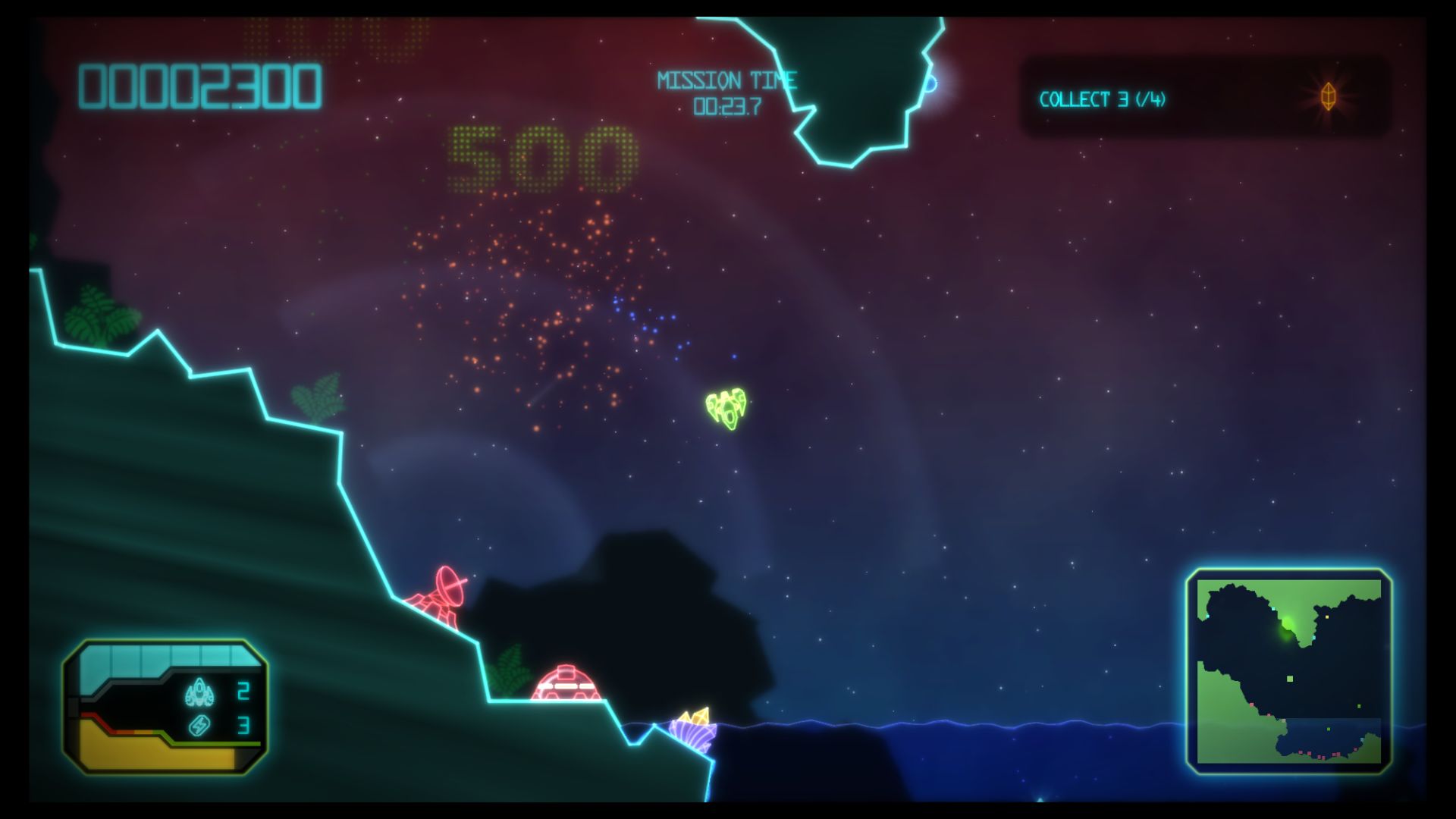Select the mission timer reading 00:23.7

point(728,106)
